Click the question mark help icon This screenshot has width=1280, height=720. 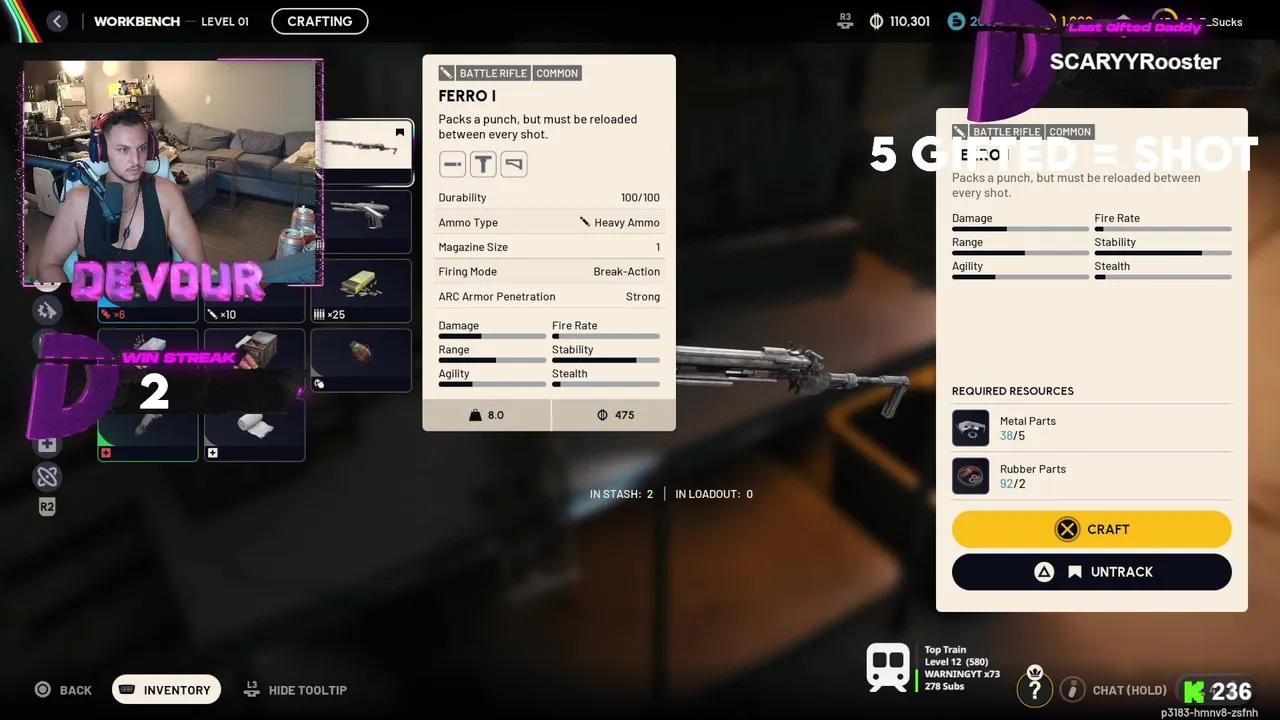pyautogui.click(x=1035, y=687)
